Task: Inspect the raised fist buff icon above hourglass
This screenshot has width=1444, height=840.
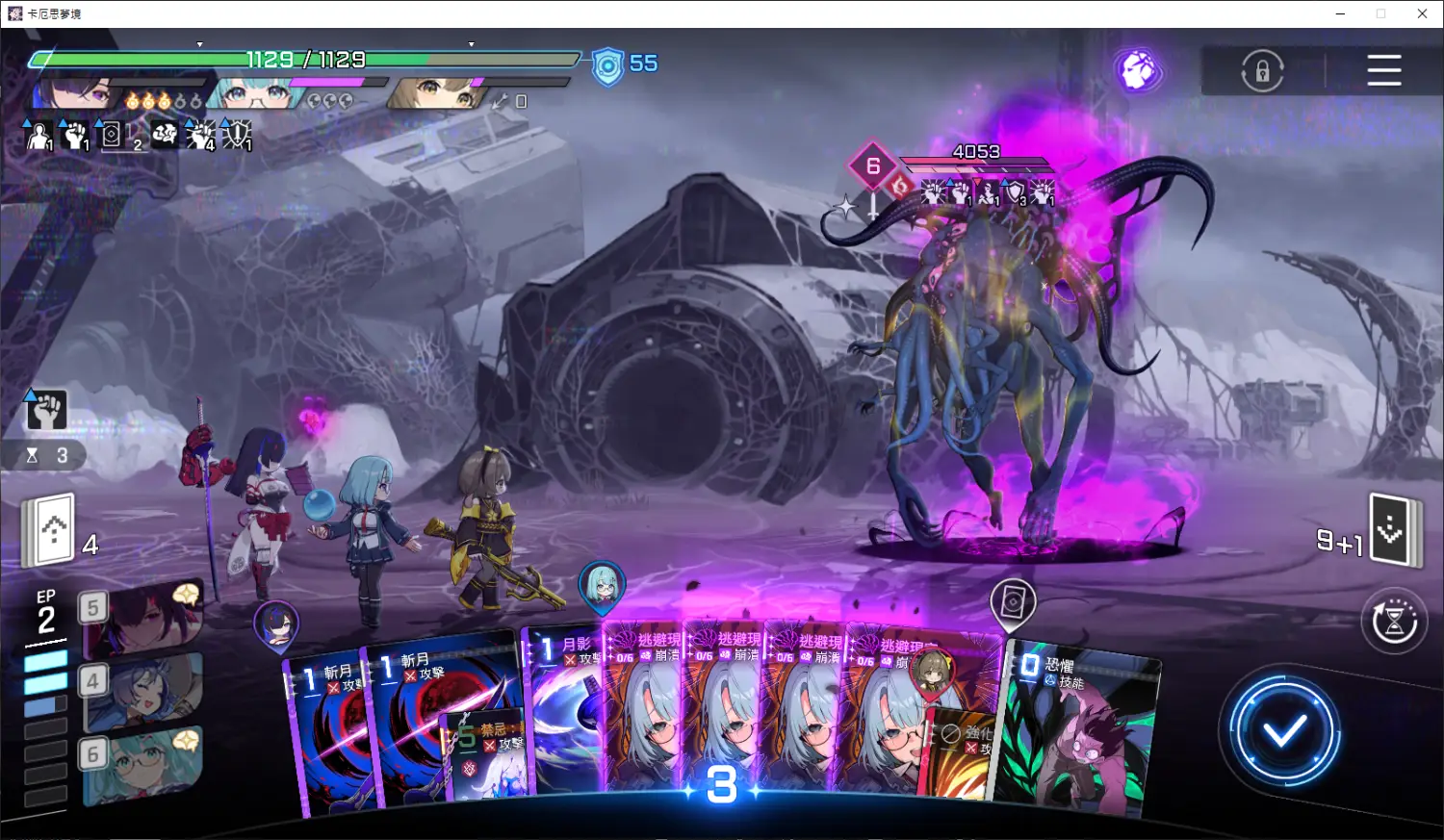Action: tap(46, 410)
